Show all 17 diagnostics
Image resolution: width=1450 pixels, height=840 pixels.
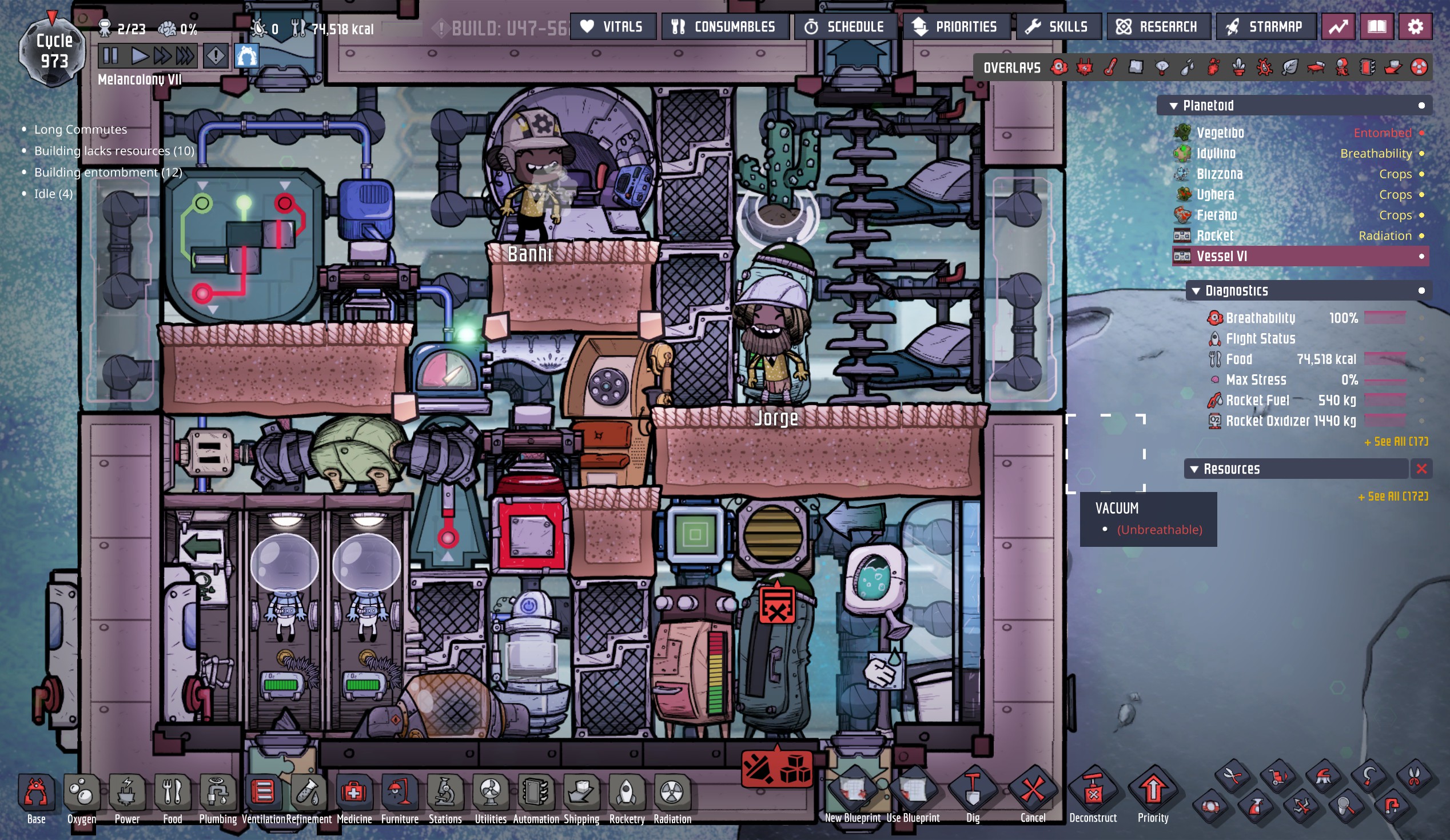[x=1395, y=442]
